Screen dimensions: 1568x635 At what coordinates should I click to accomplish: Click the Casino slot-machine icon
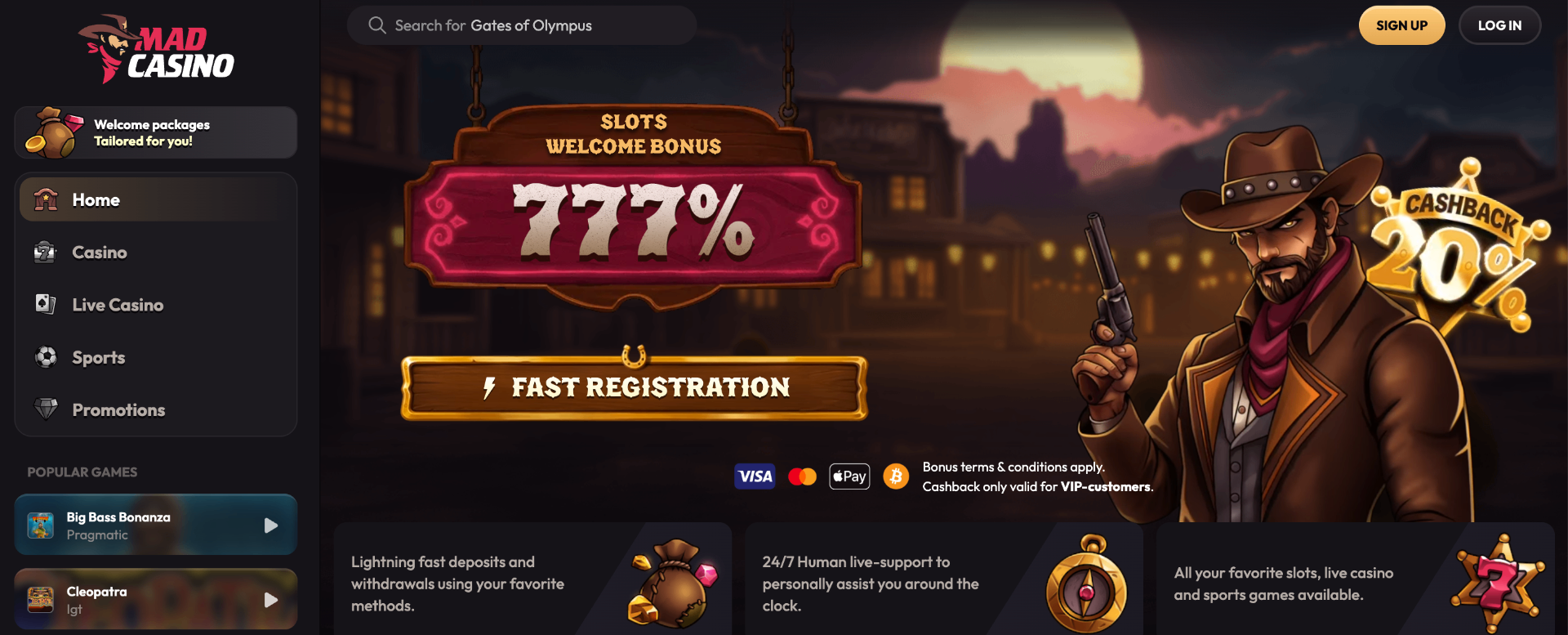click(x=45, y=252)
